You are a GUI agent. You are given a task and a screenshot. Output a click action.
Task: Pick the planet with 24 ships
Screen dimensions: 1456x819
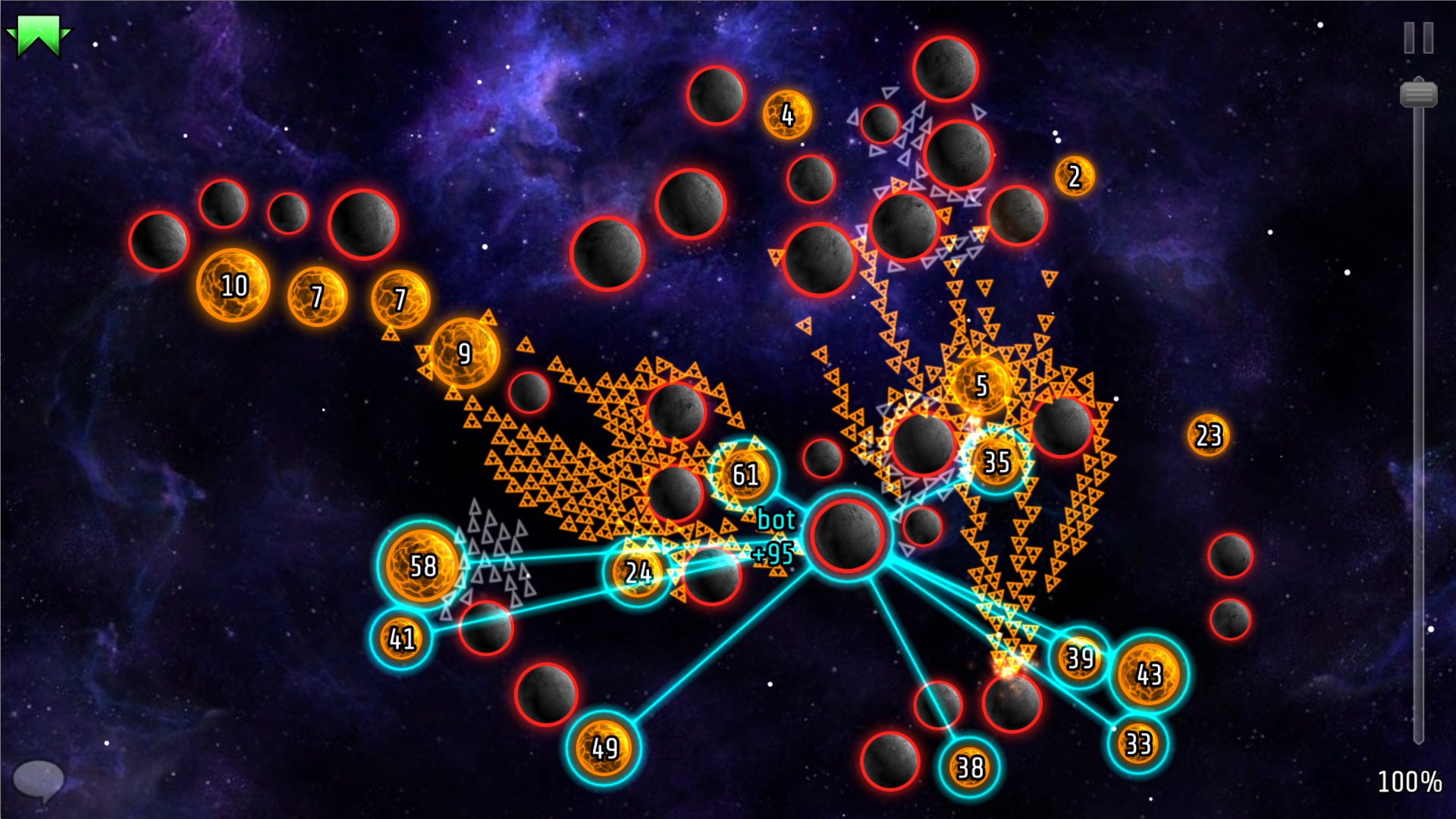(x=638, y=573)
